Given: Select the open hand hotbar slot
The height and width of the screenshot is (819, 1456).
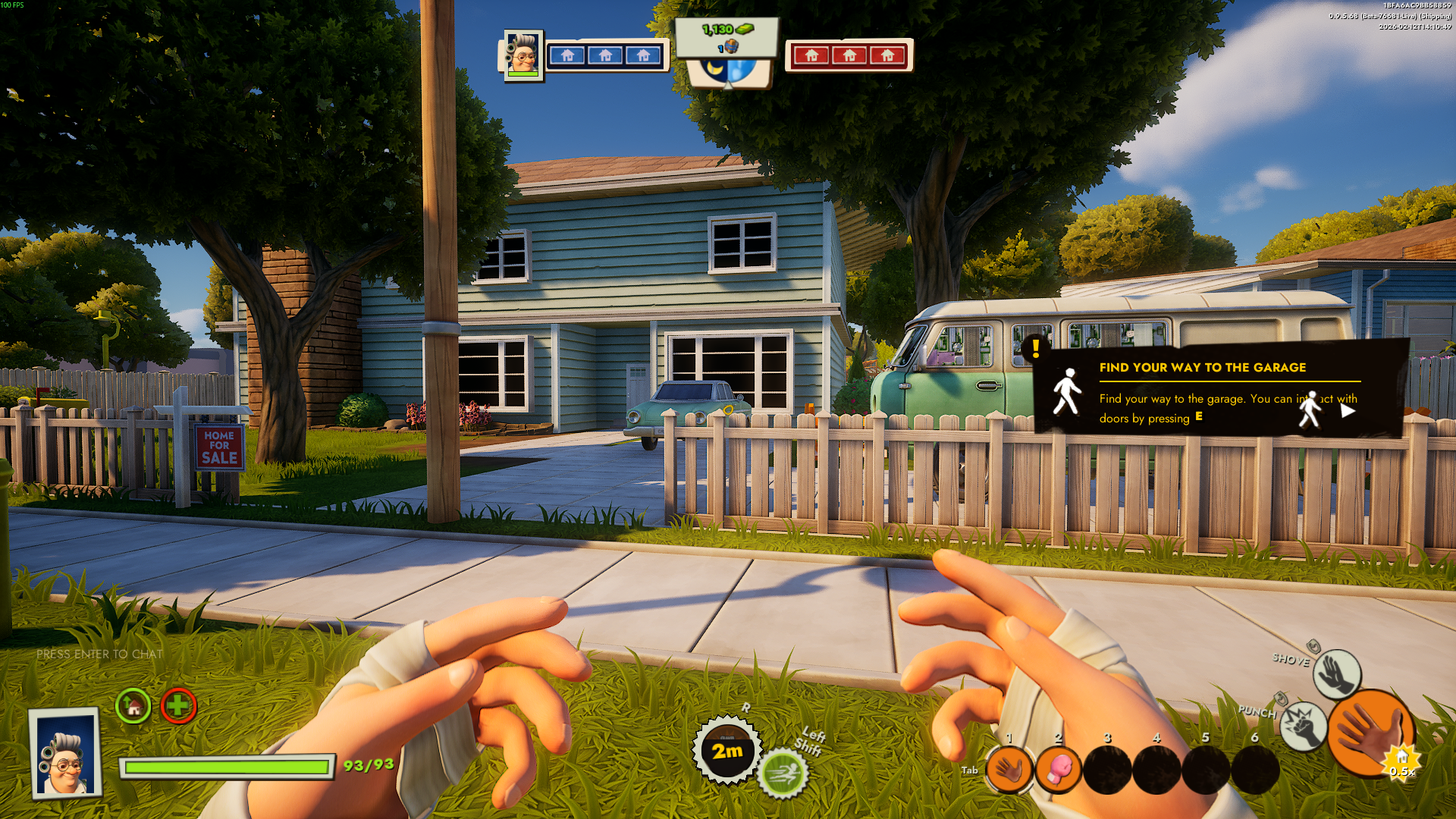Looking at the screenshot, I should click(1009, 770).
